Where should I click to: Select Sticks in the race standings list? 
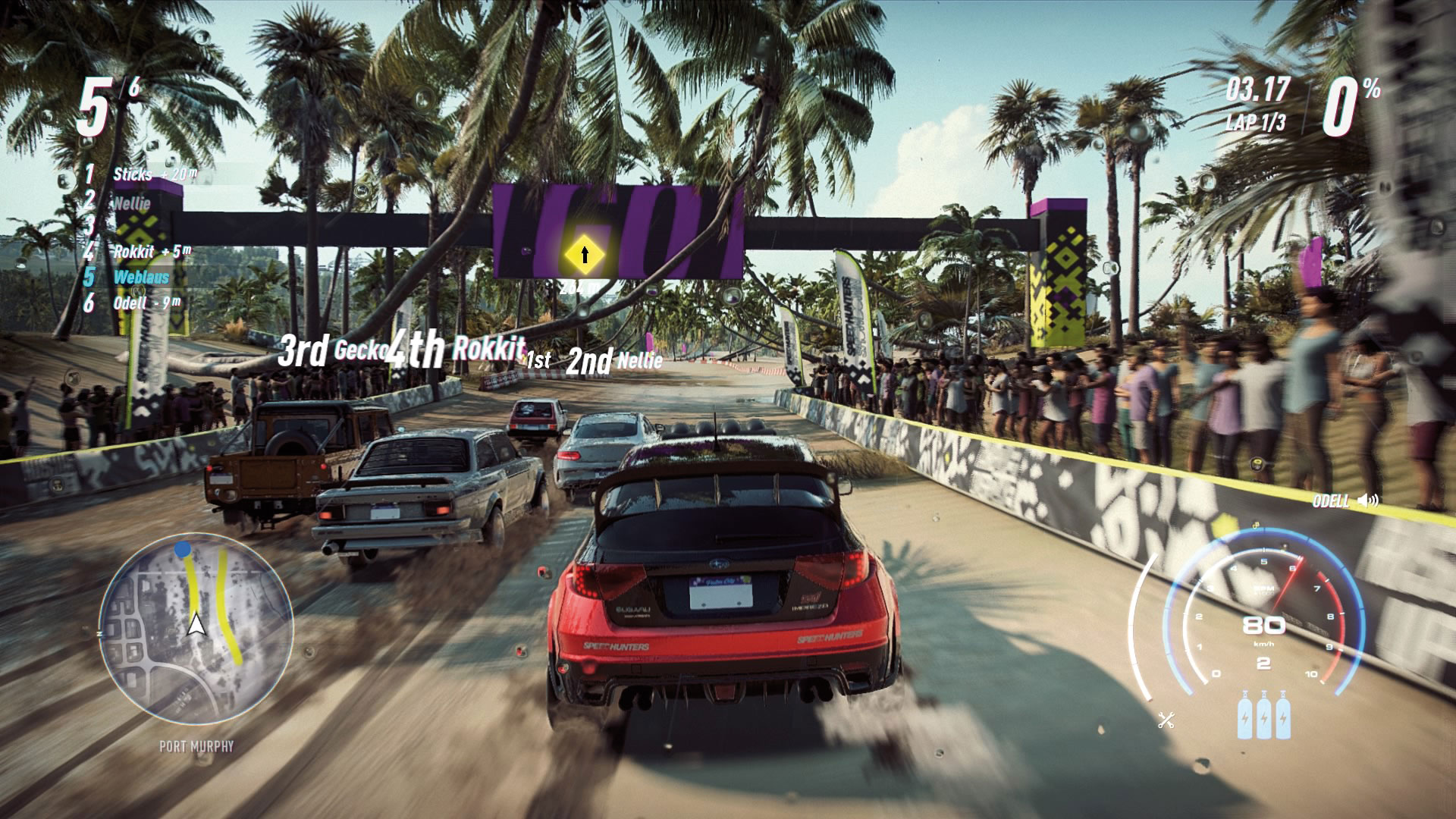(x=133, y=174)
